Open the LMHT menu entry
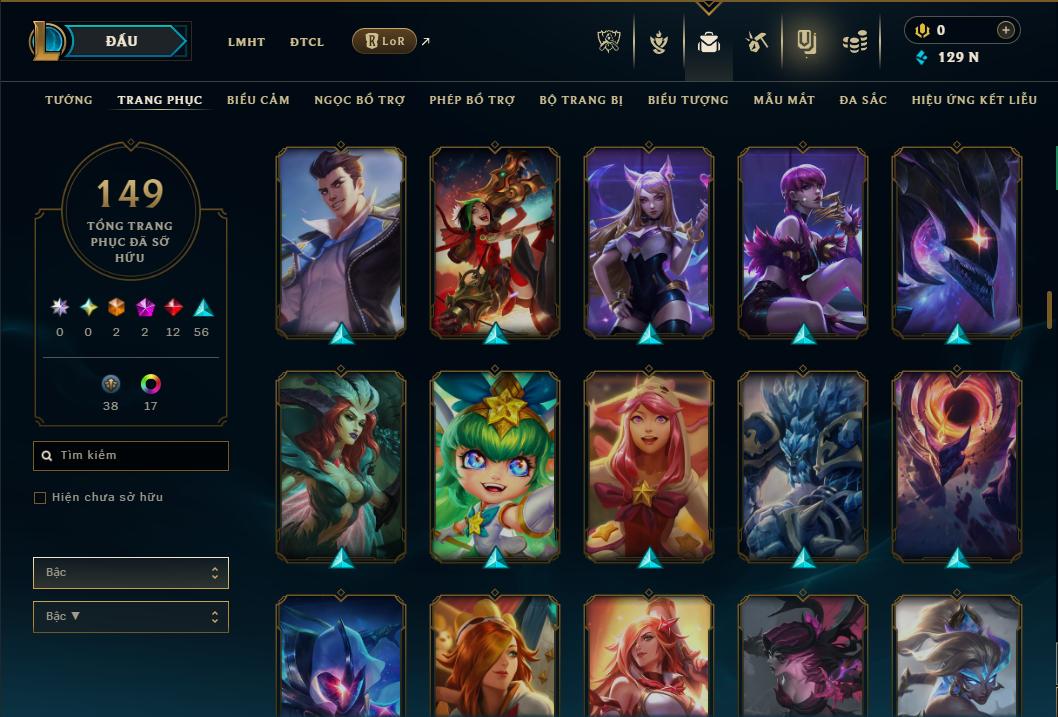This screenshot has width=1058, height=717. point(246,42)
